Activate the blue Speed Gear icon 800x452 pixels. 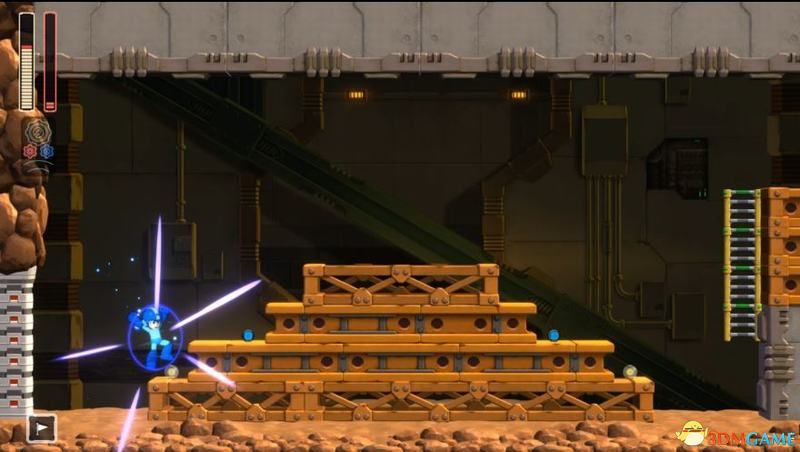(x=46, y=151)
